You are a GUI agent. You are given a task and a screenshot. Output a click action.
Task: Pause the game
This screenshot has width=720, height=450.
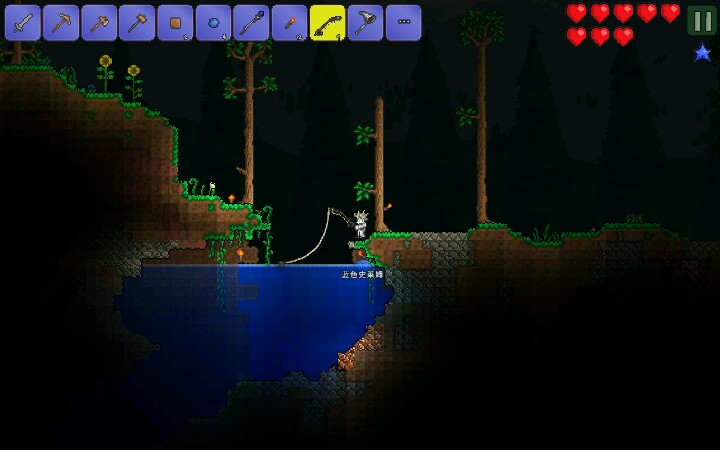coord(702,20)
